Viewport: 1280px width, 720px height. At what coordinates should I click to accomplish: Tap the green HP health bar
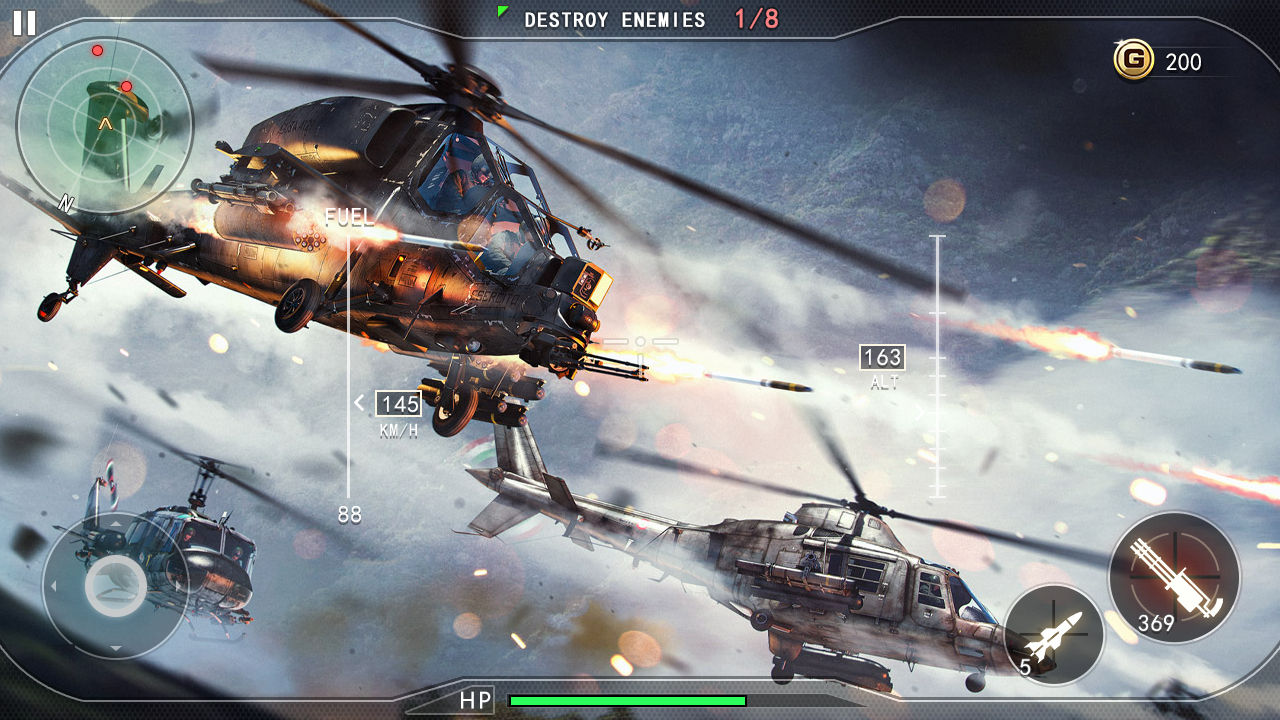(x=625, y=700)
